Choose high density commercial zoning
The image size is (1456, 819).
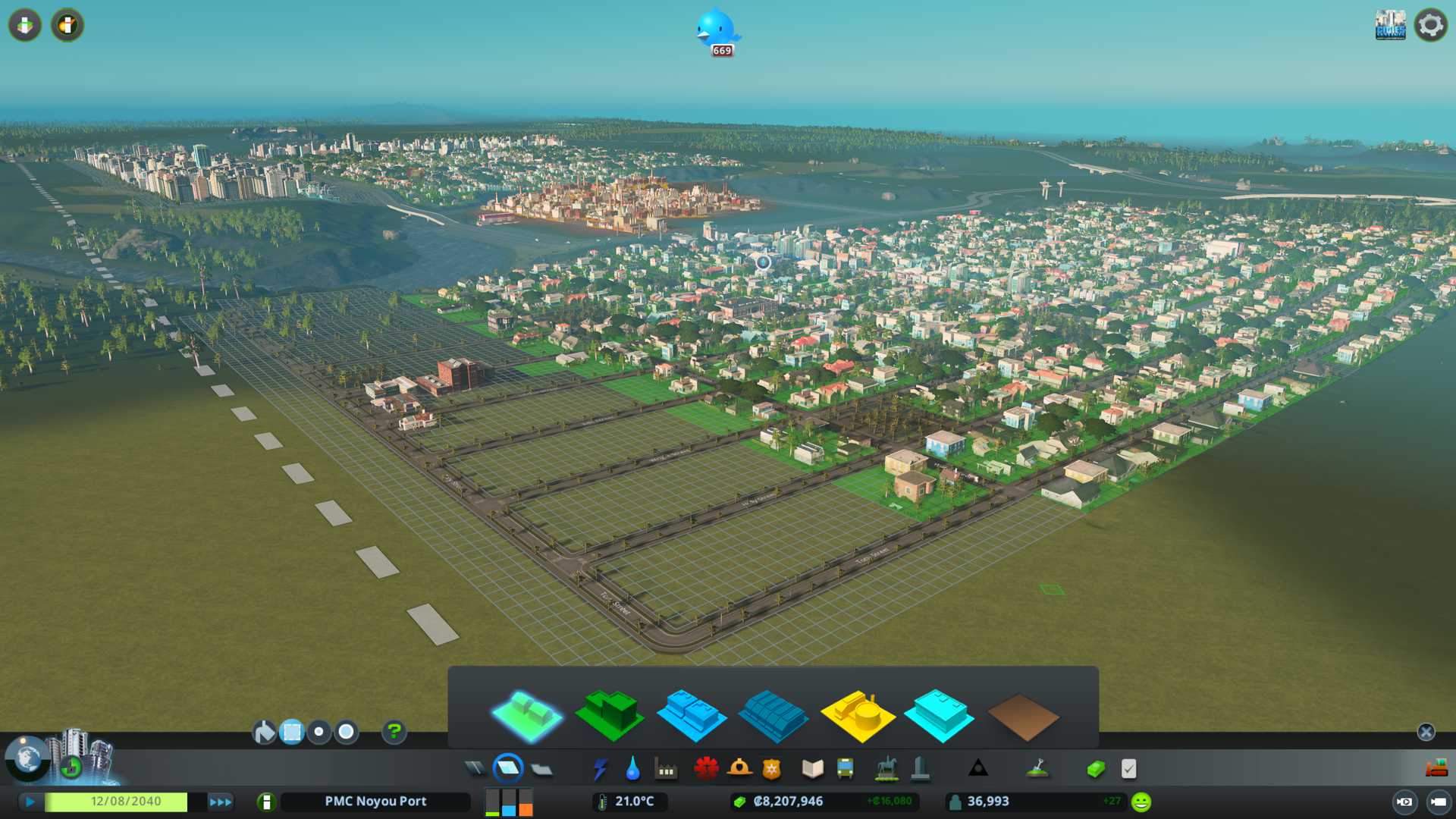pos(773,716)
